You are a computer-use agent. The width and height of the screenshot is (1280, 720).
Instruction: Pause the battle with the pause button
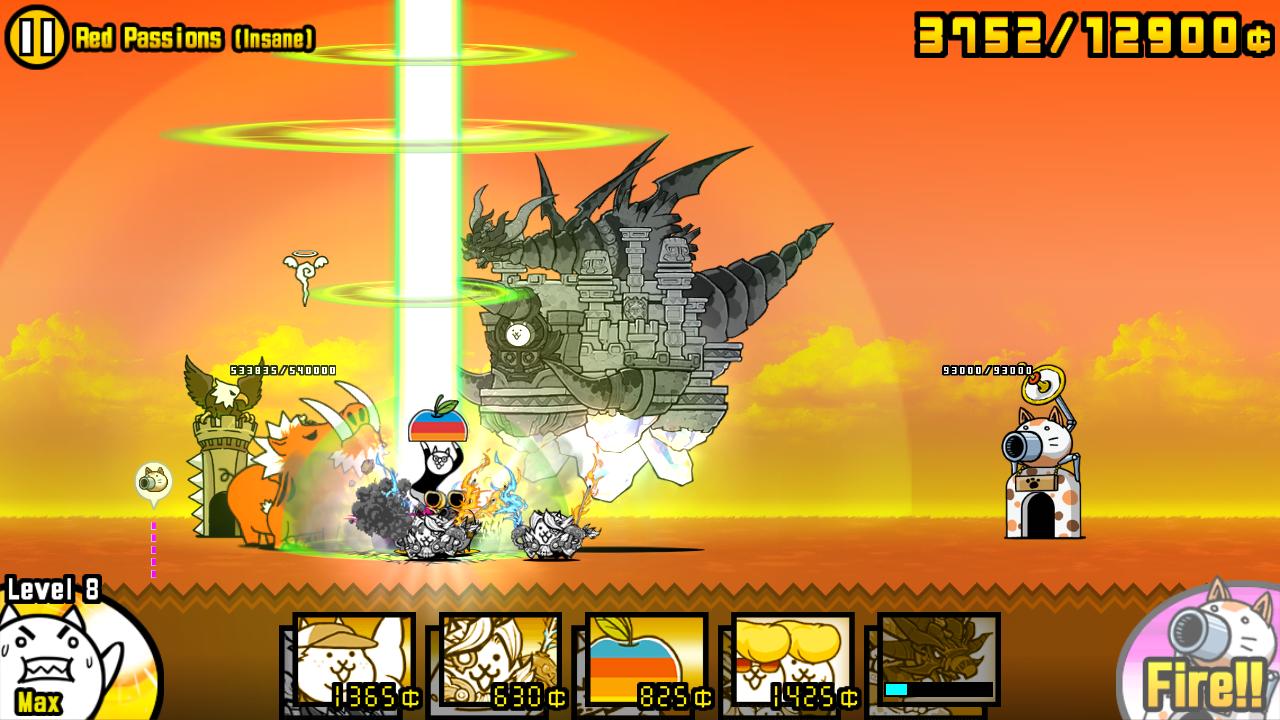(37, 37)
